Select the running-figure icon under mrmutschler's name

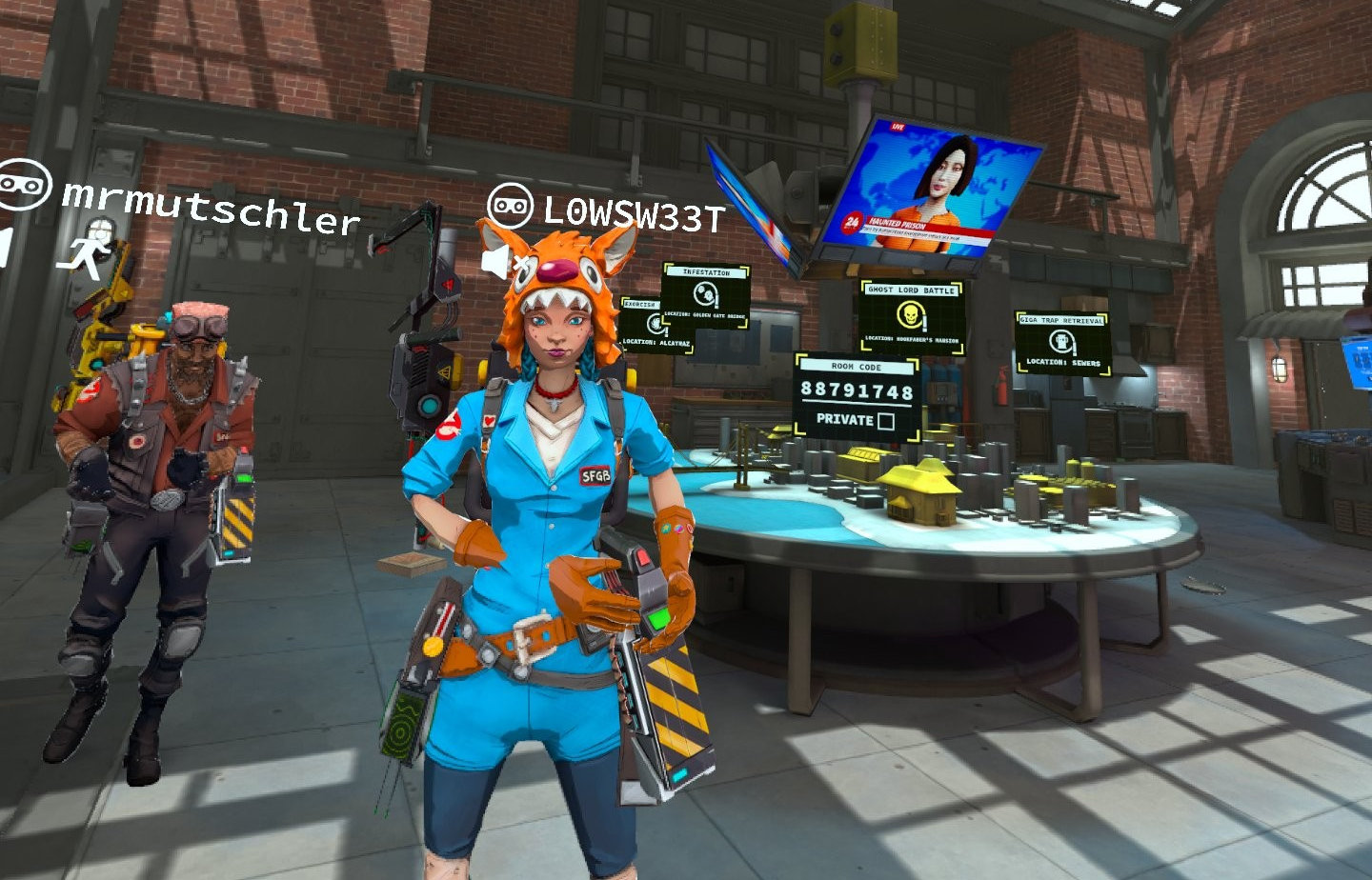[86, 252]
